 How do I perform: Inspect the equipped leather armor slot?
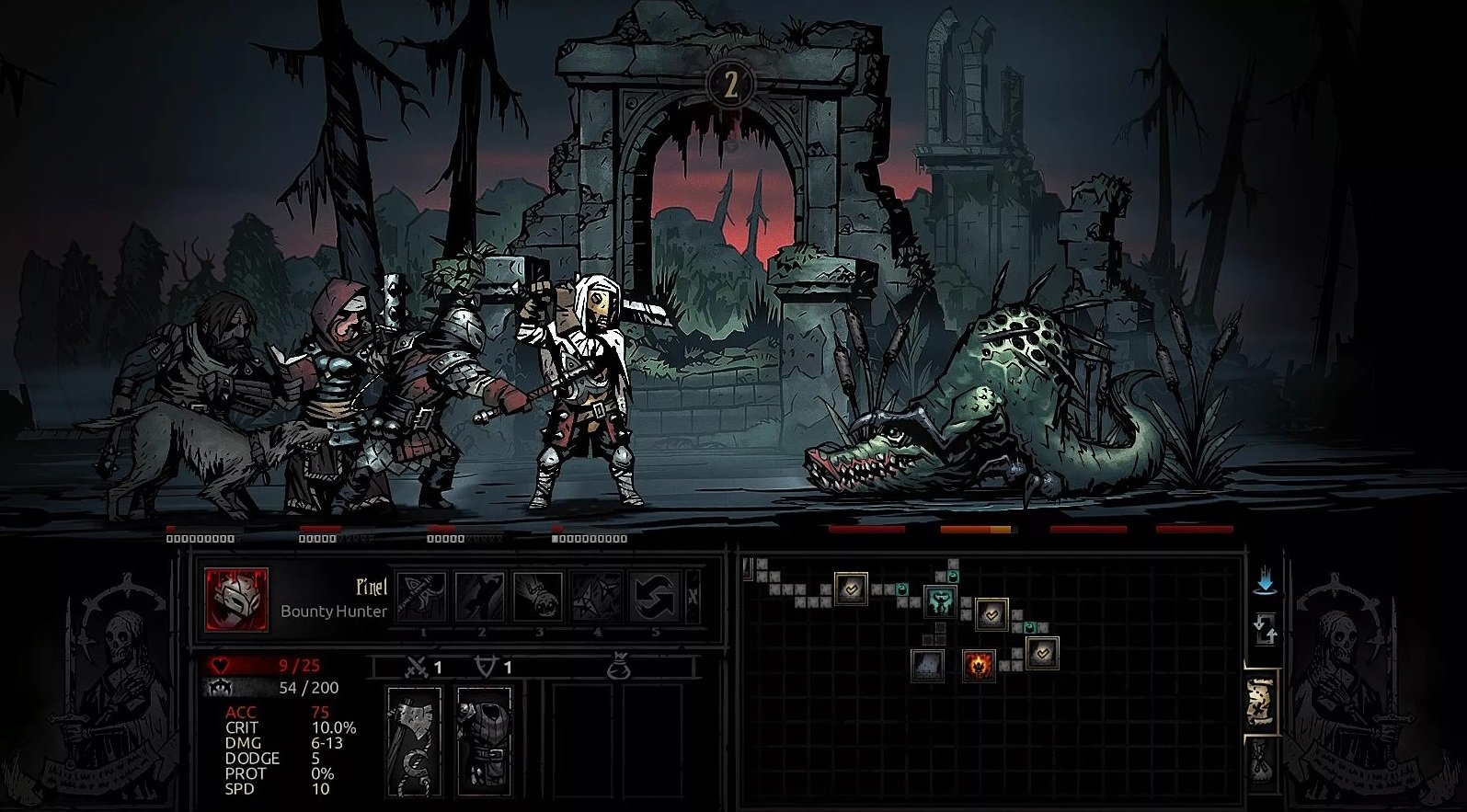(x=484, y=741)
